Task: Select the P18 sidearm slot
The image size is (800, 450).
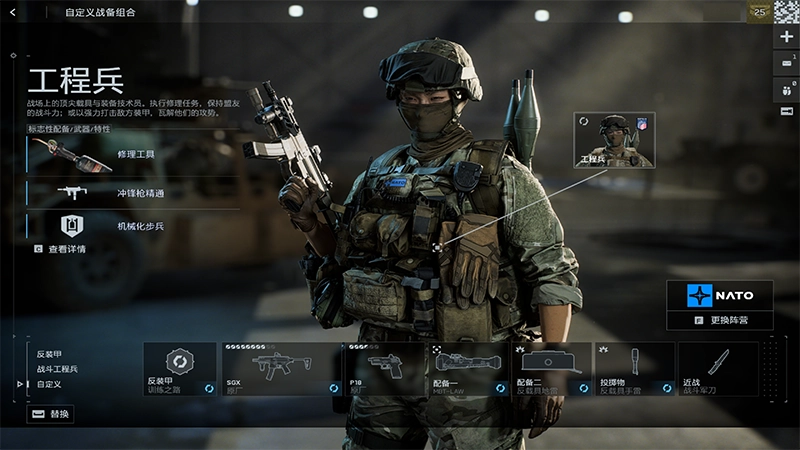Action: click(x=385, y=369)
